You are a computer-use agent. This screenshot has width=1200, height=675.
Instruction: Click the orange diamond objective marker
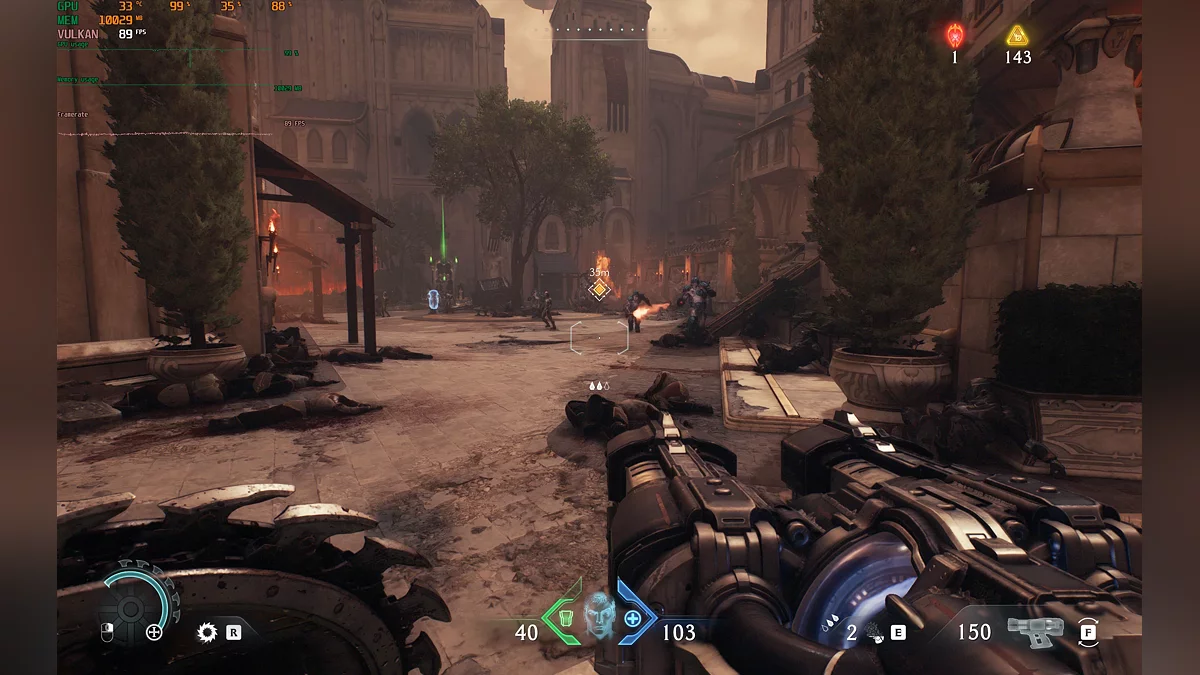(x=599, y=290)
